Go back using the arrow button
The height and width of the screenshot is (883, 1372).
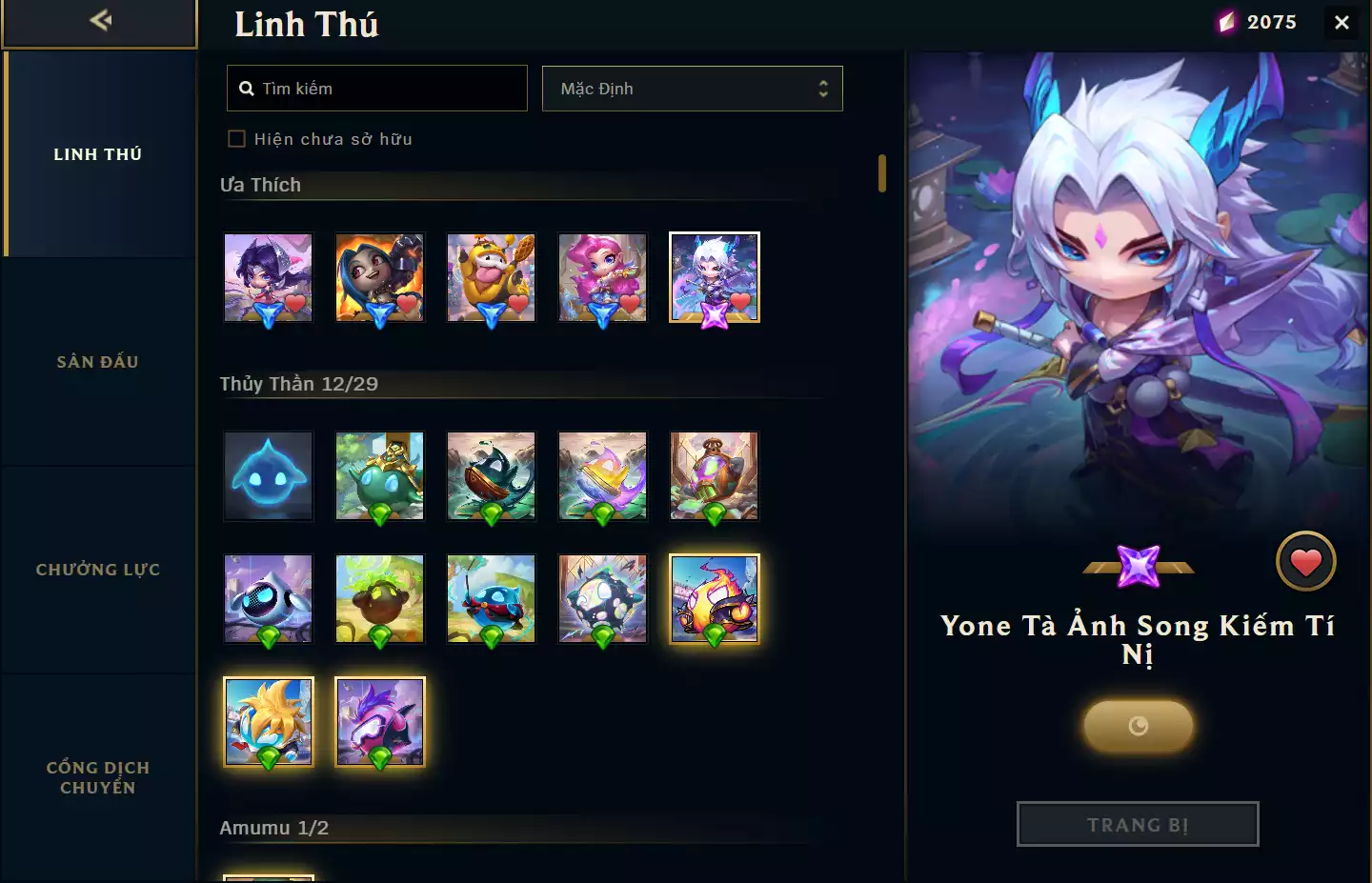(99, 21)
